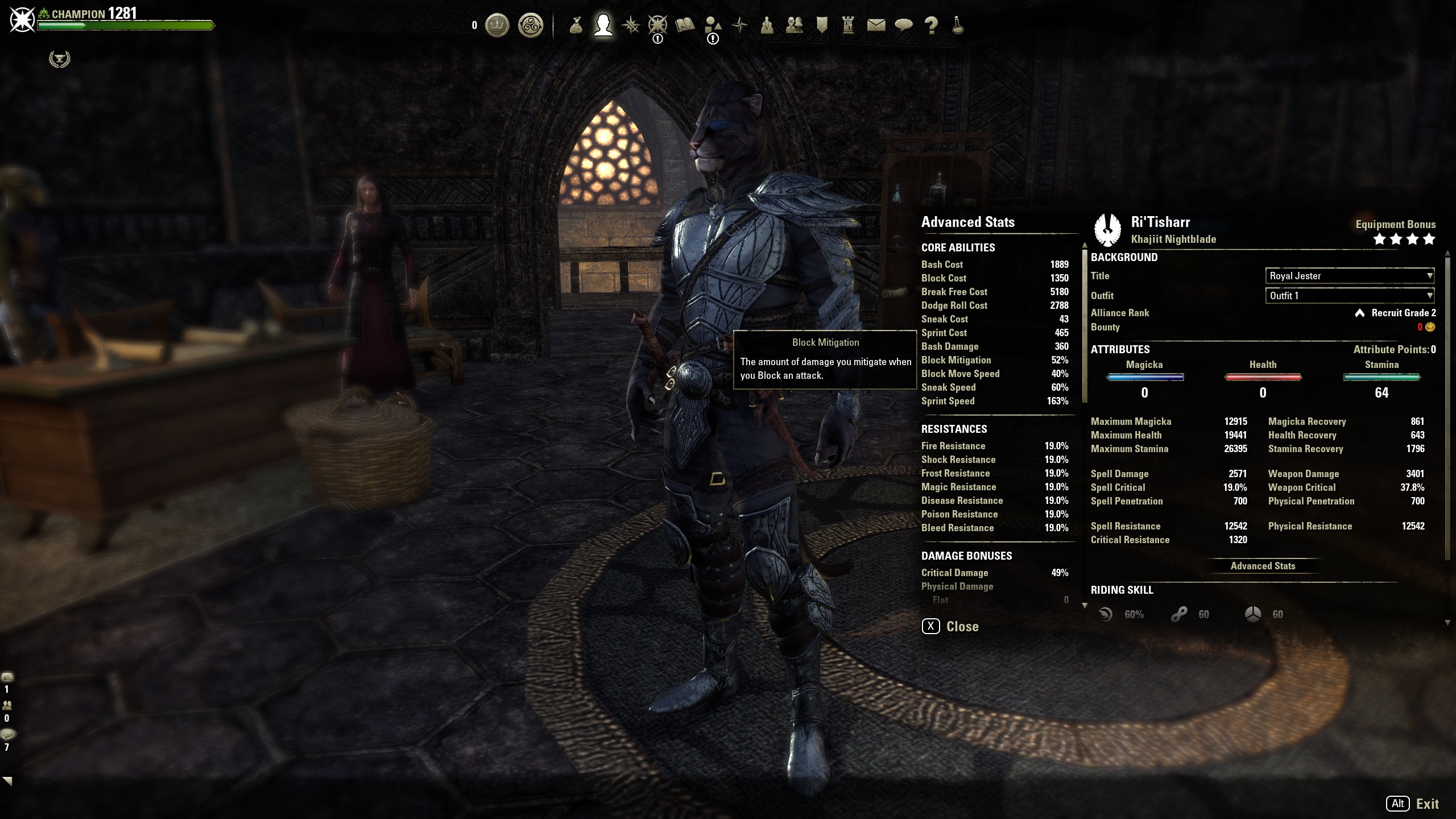Toggle the Advanced Stats button below resistances
This screenshot has width=1456, height=819.
[1263, 566]
